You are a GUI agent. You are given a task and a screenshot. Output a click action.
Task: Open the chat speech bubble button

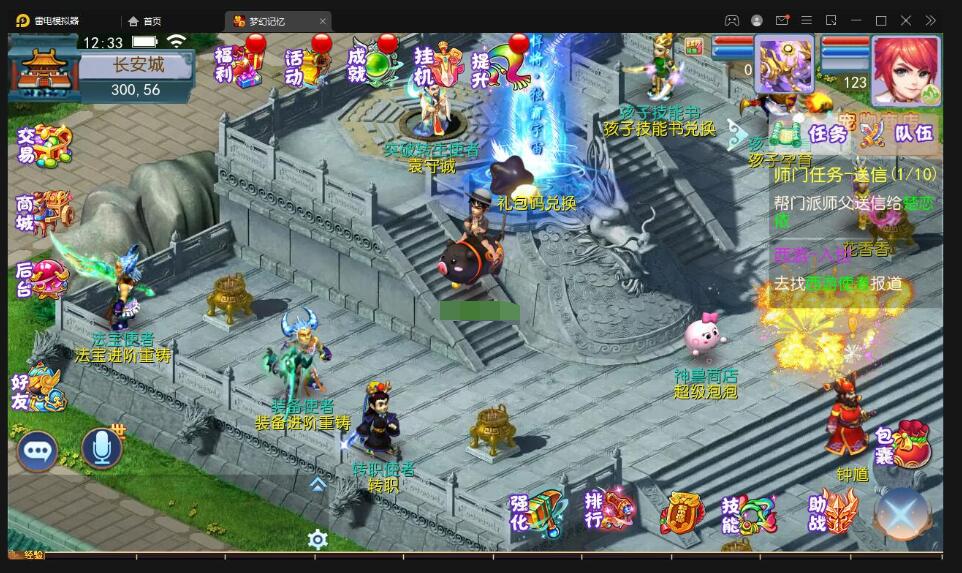click(37, 451)
